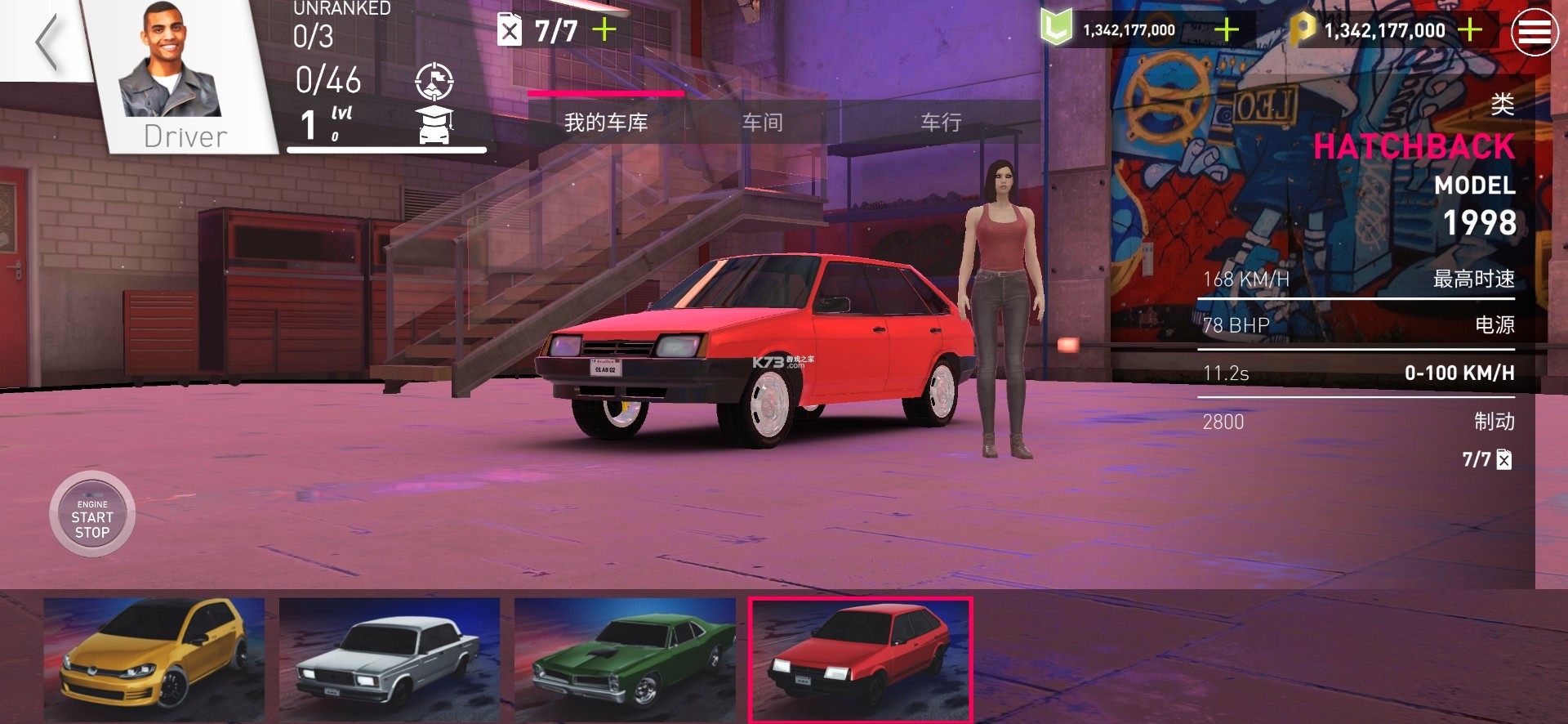This screenshot has height=724, width=1568.
Task: Switch to the 我的车库 tab
Action: click(x=606, y=123)
